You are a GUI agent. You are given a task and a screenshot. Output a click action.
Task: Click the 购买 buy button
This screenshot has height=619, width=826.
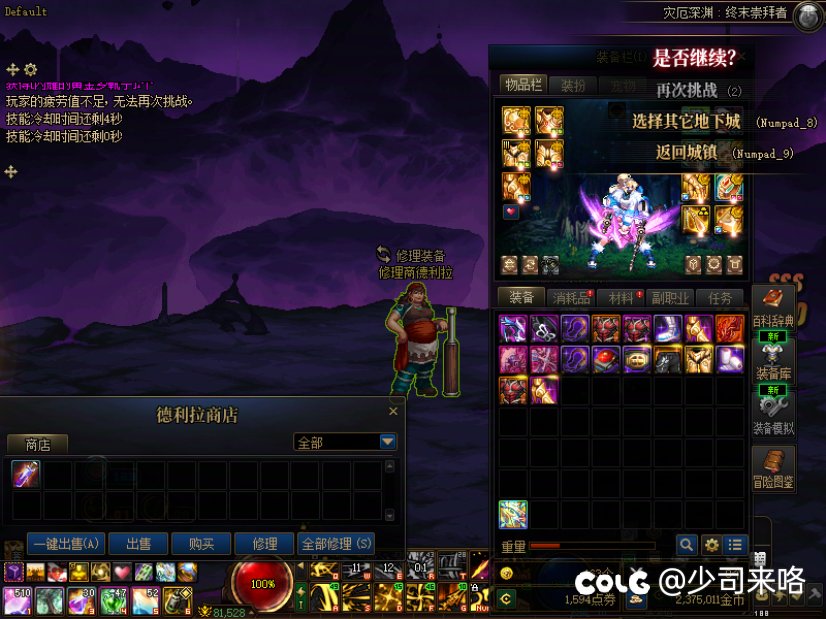[201, 544]
